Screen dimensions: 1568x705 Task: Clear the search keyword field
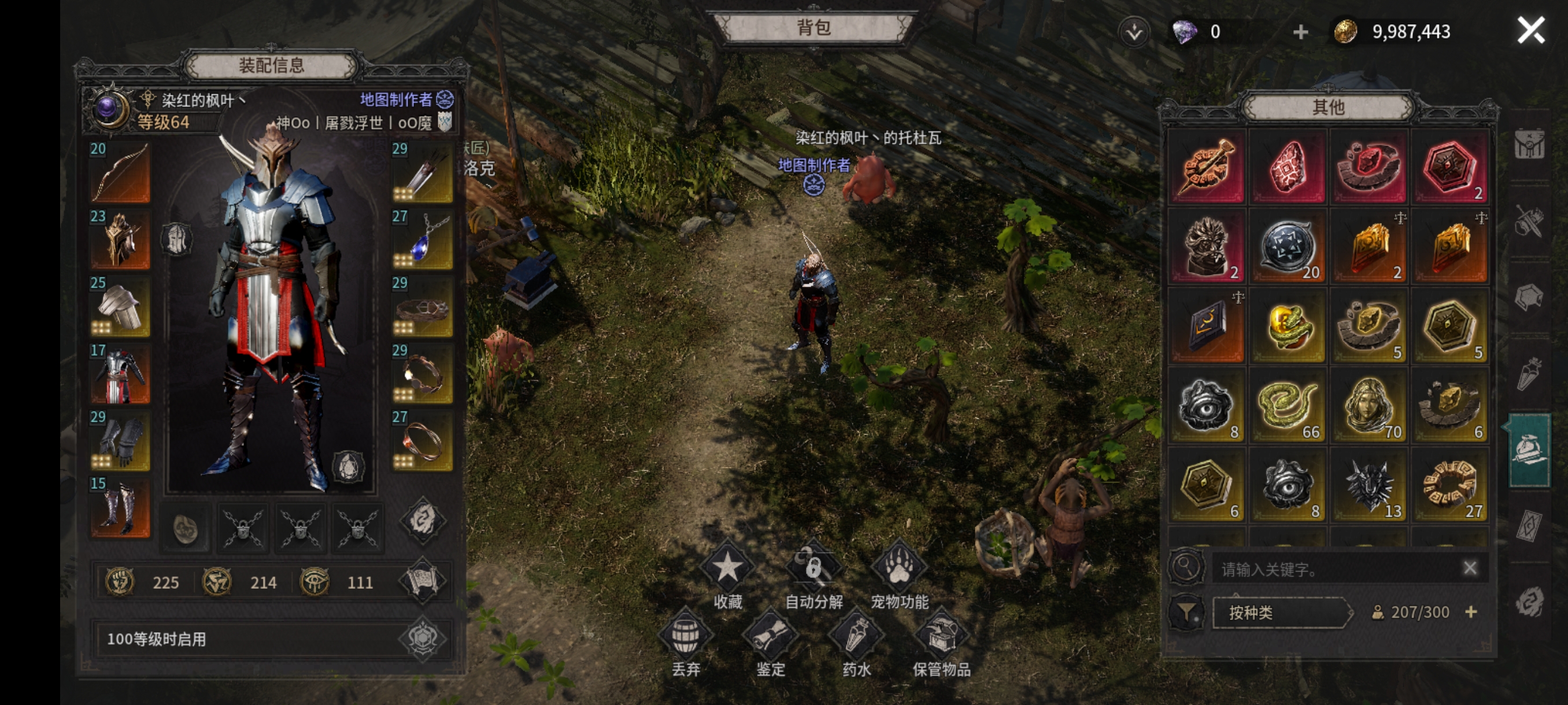coord(1470,568)
